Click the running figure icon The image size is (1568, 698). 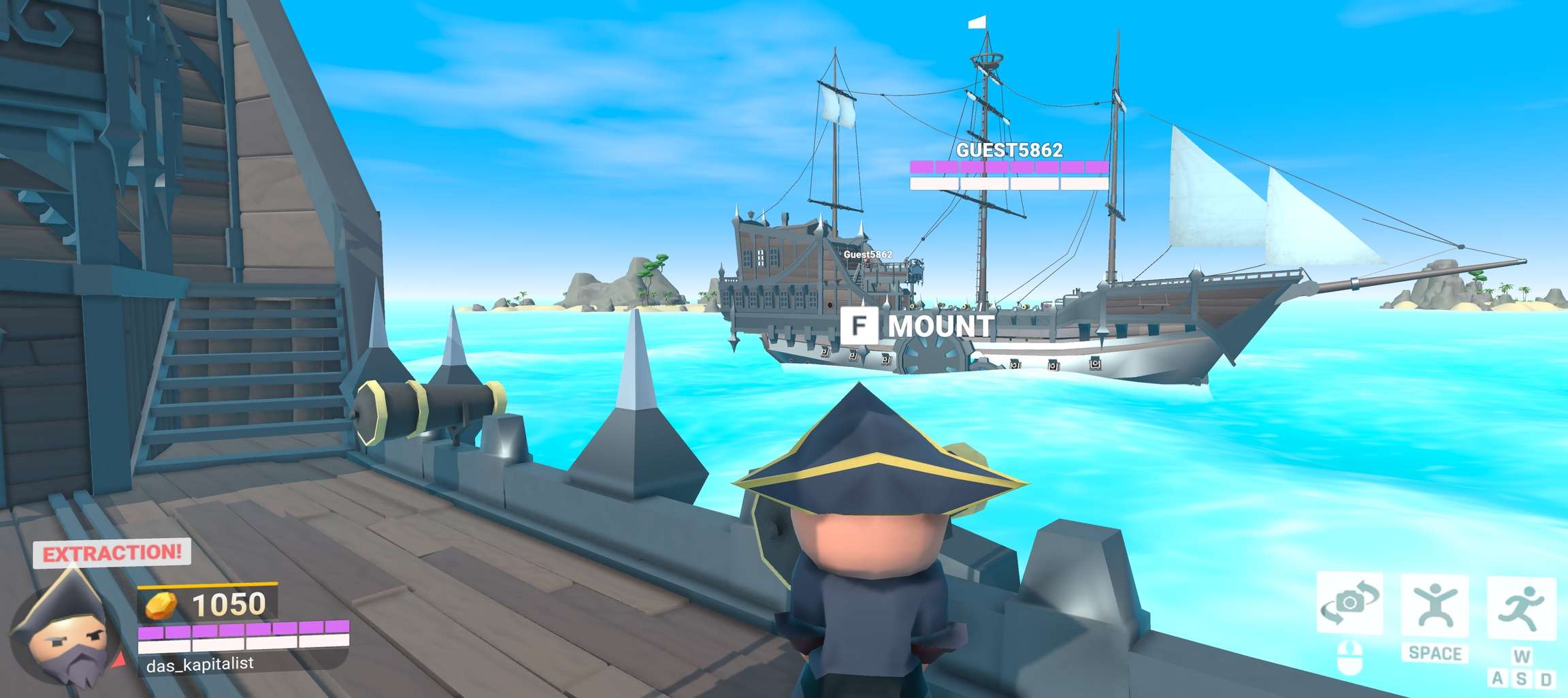[1522, 608]
